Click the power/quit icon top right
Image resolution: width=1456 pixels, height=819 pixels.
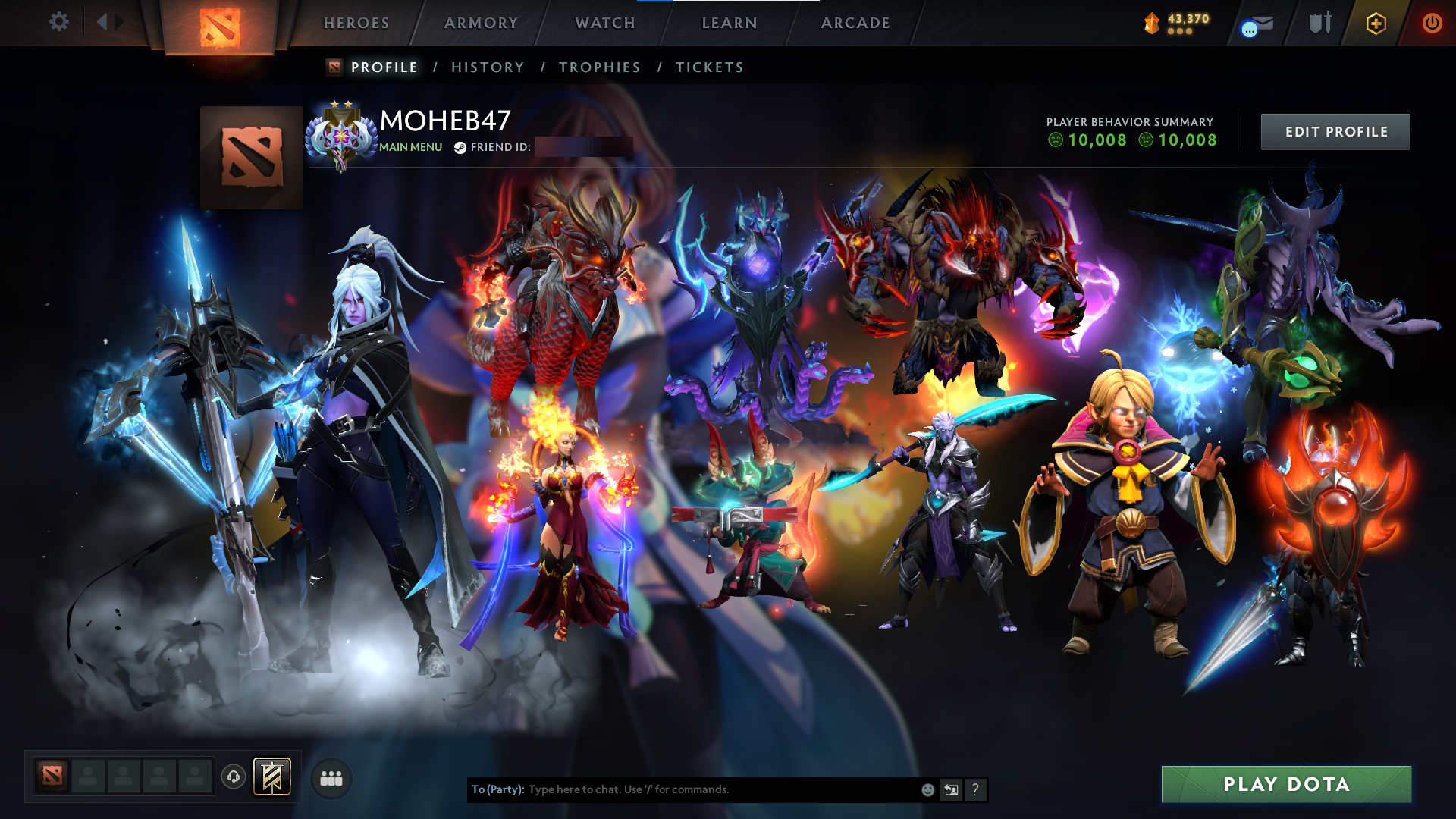pos(1433,23)
